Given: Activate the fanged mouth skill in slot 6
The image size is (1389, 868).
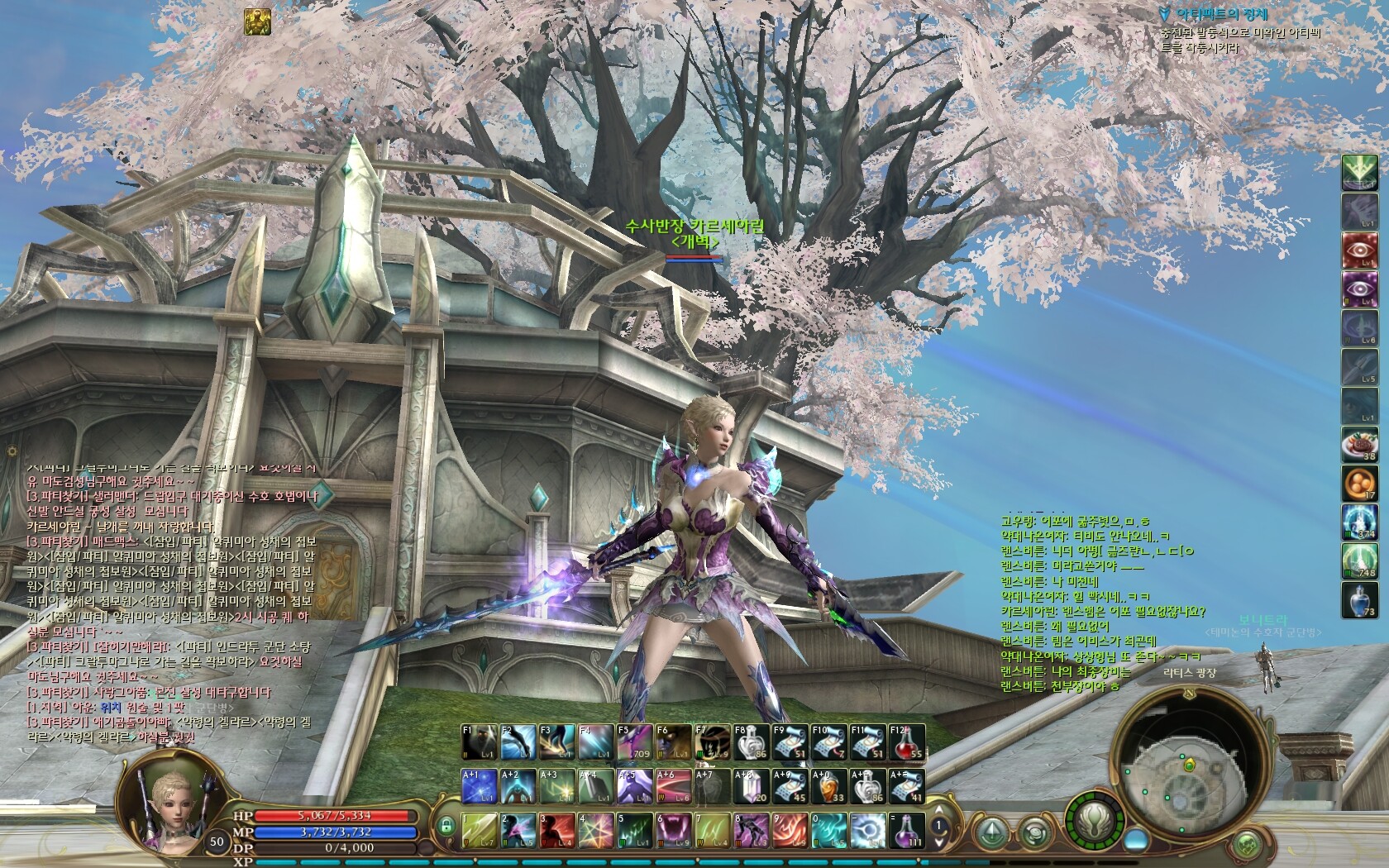Looking at the screenshot, I should point(674,830).
